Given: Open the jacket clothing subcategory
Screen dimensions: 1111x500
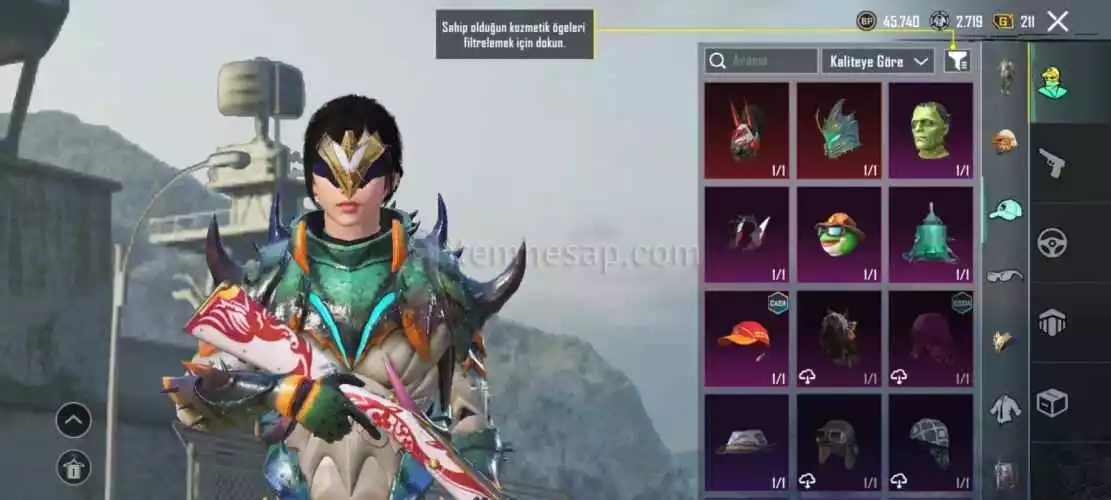Looking at the screenshot, I should [x=1005, y=407].
